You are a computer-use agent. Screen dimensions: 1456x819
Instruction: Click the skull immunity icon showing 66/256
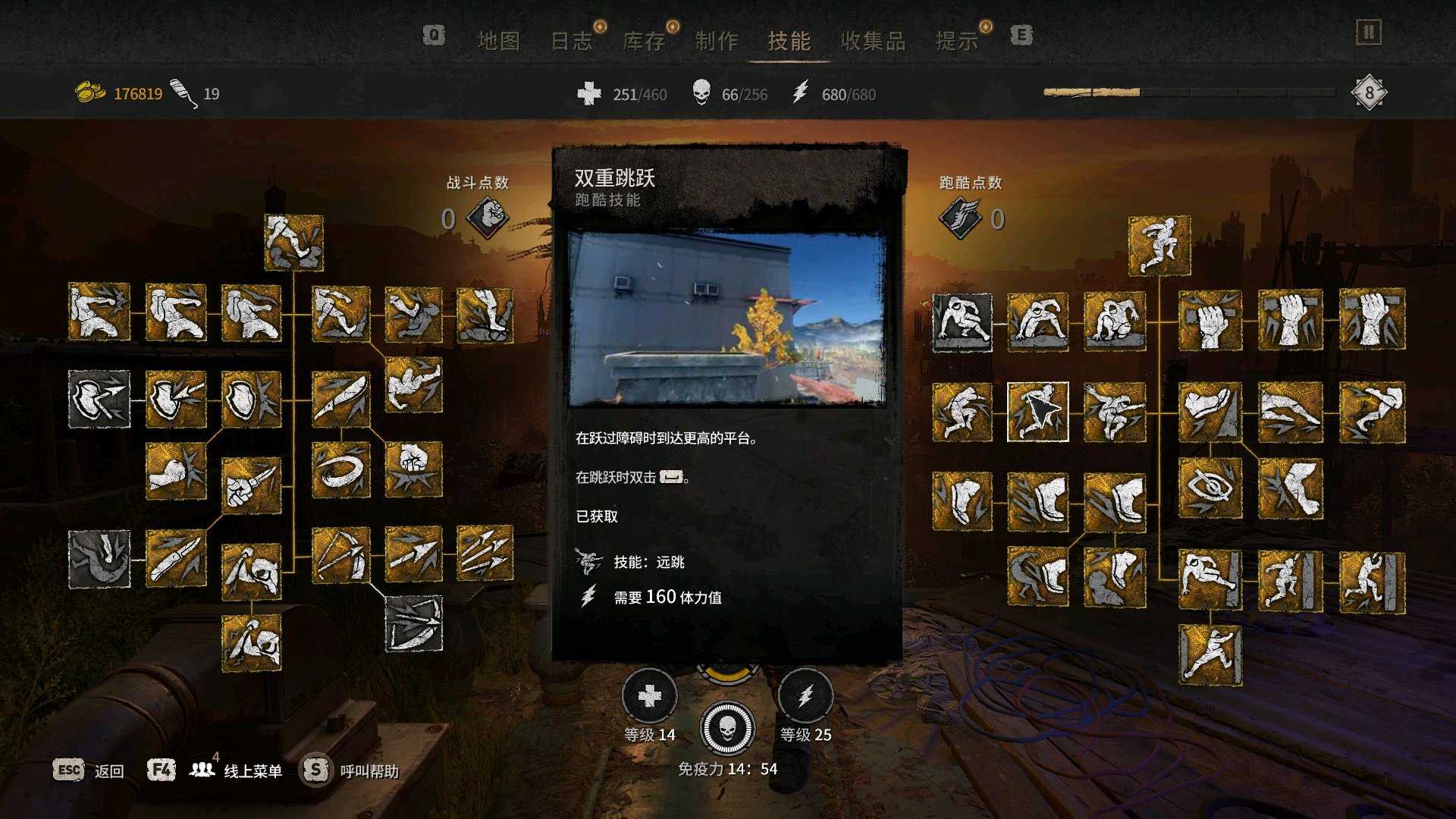[702, 94]
